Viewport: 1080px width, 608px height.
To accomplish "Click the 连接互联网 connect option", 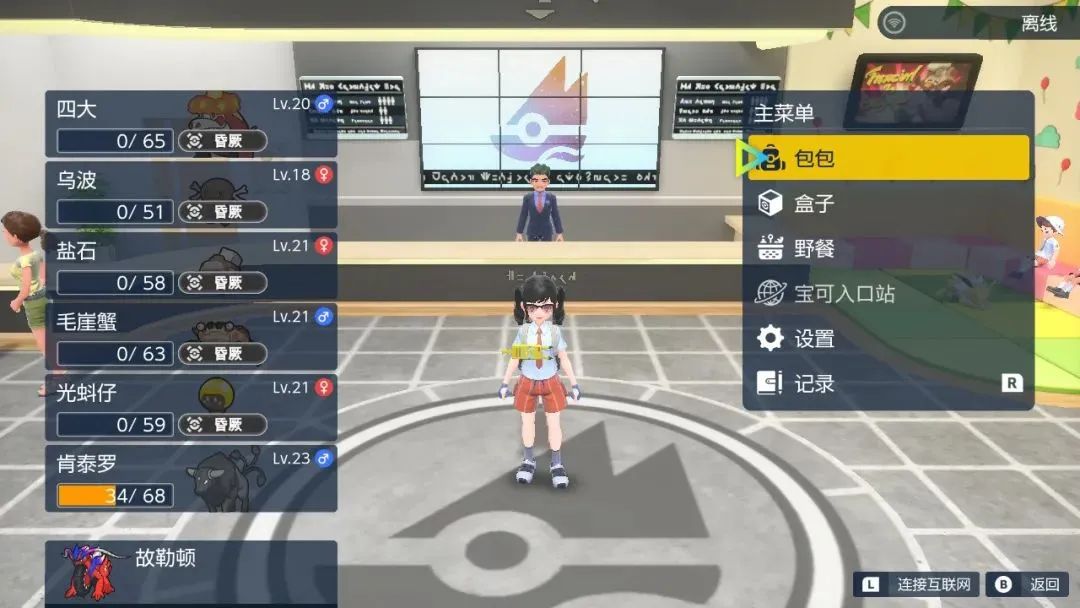I will tap(915, 584).
